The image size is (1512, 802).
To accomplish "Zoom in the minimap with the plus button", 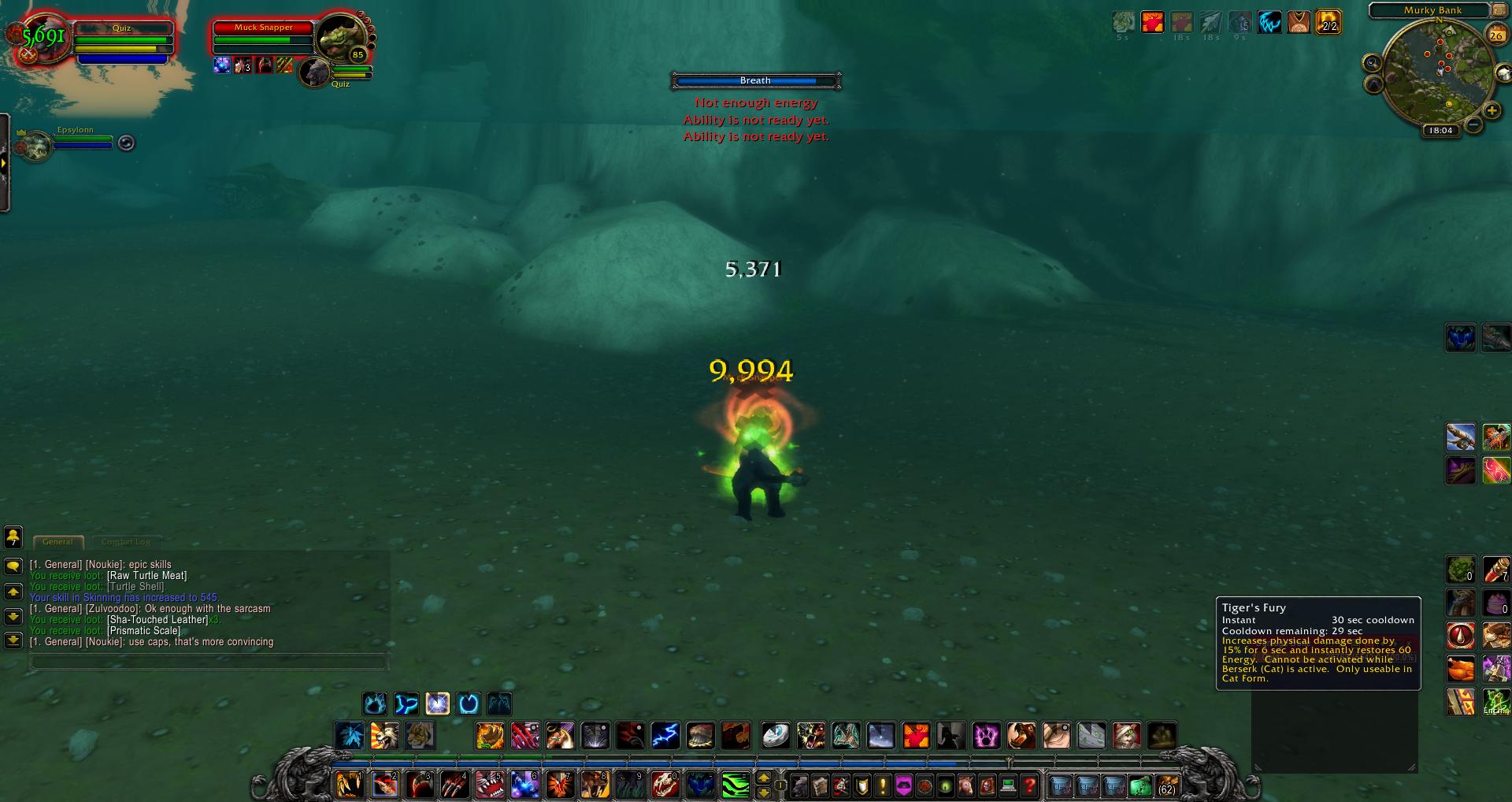I will (x=1491, y=111).
